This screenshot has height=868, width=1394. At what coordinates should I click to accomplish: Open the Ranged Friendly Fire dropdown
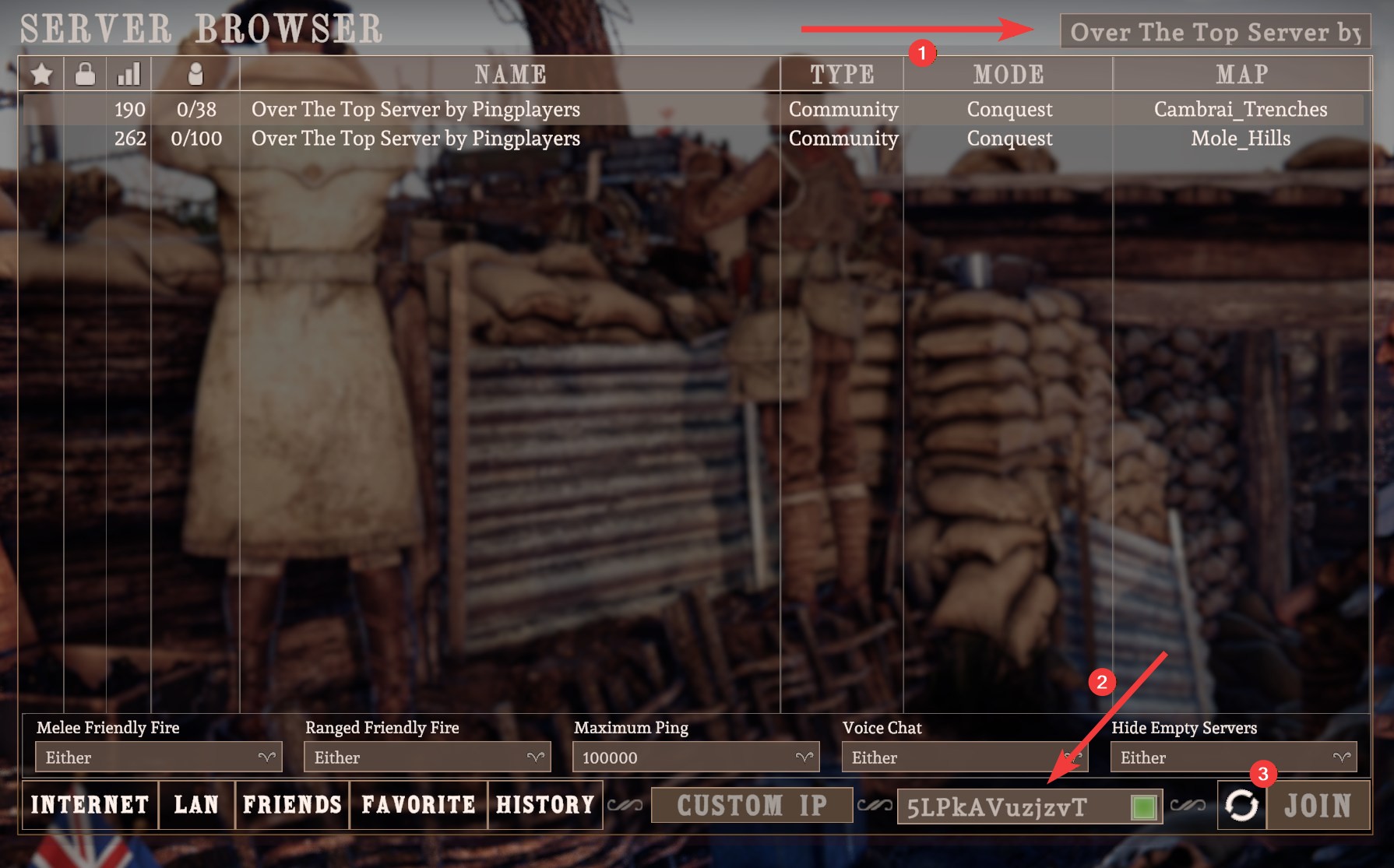[x=427, y=757]
